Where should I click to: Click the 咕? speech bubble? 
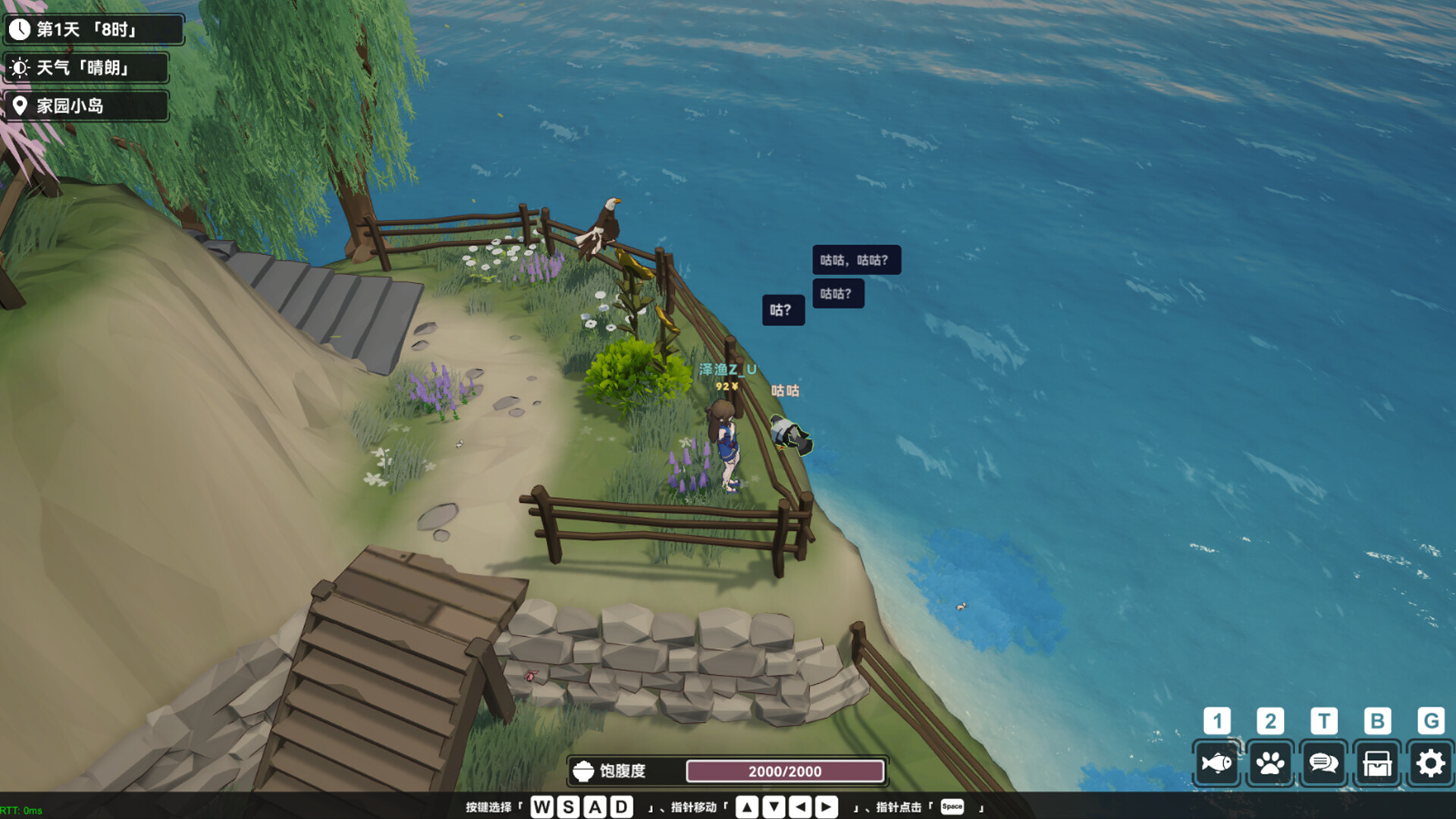click(x=783, y=309)
